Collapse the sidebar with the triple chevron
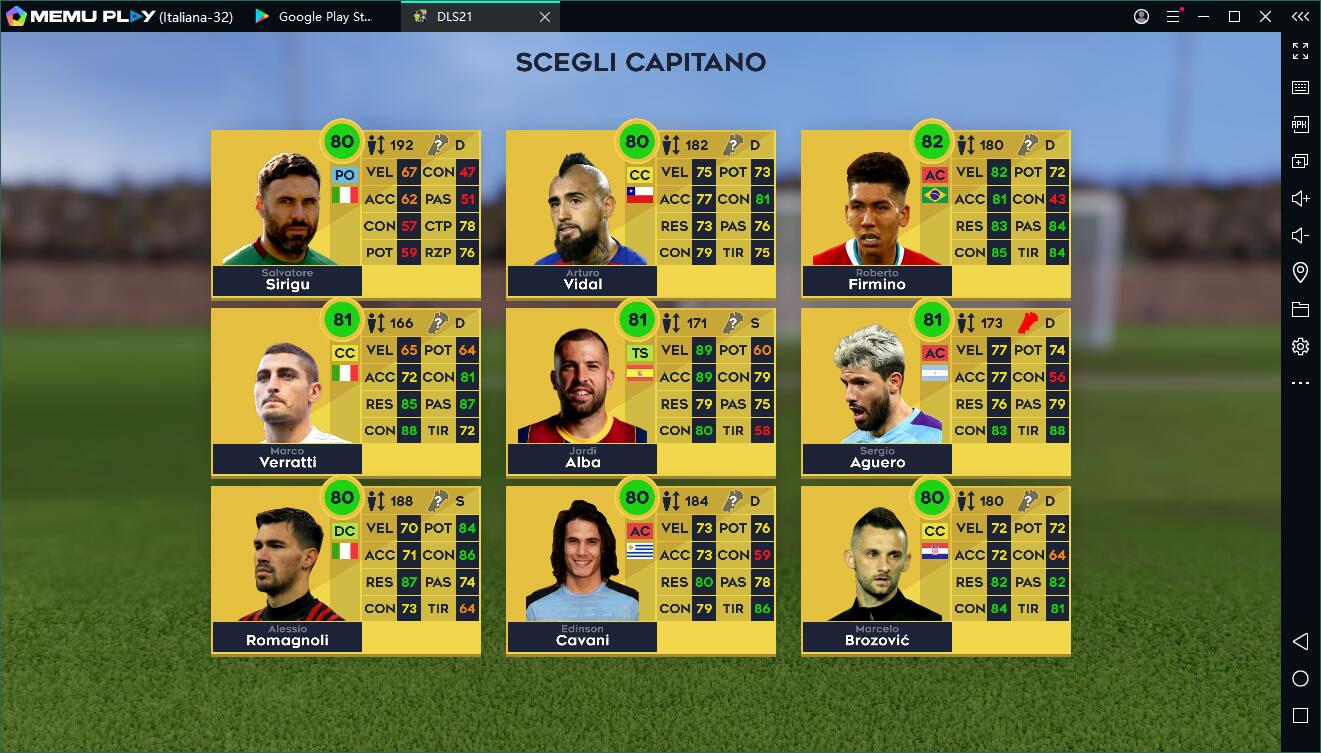Viewport: 1321px width, 753px height. click(1299, 16)
